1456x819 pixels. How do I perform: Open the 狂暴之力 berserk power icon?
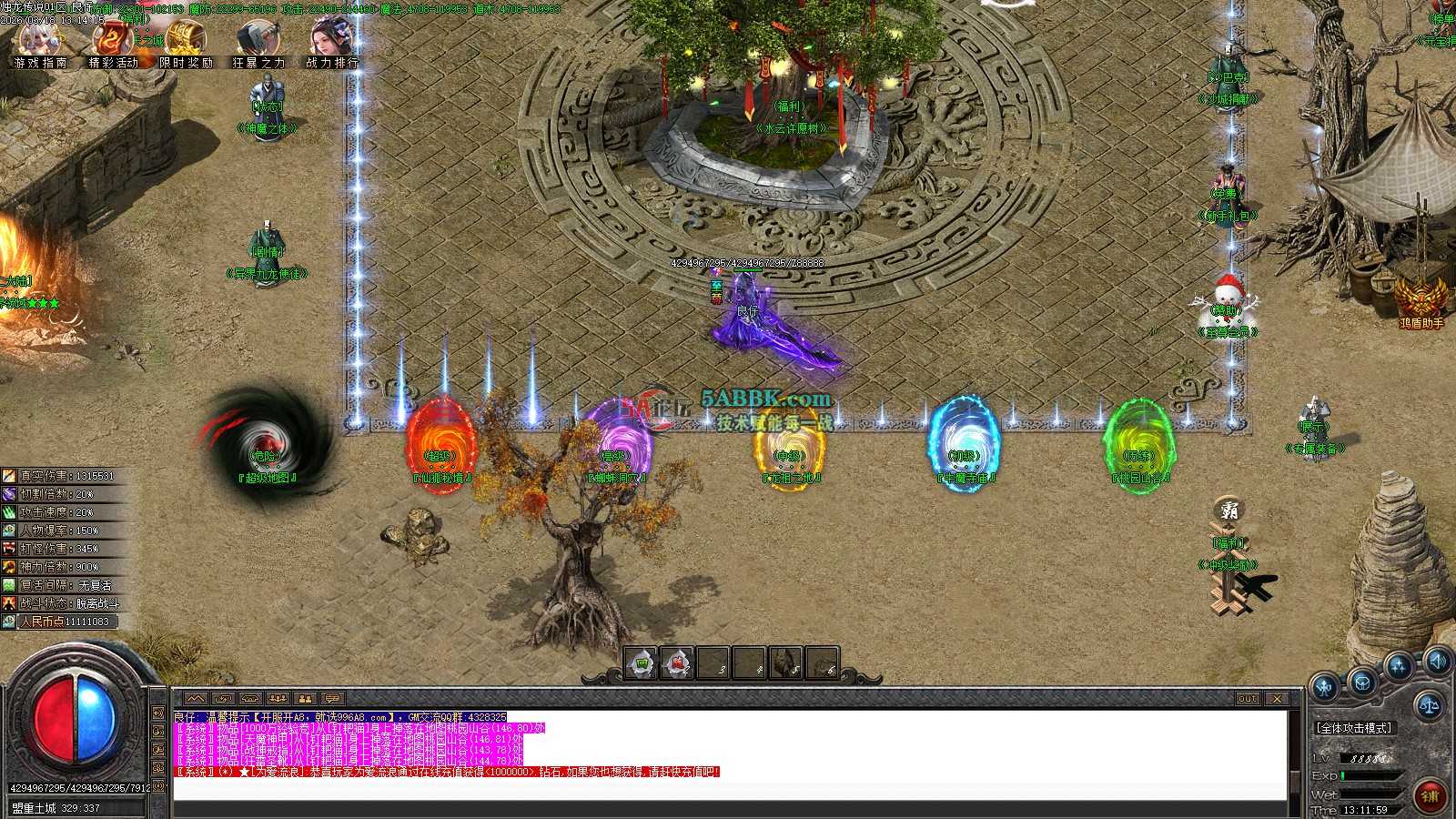[x=258, y=42]
